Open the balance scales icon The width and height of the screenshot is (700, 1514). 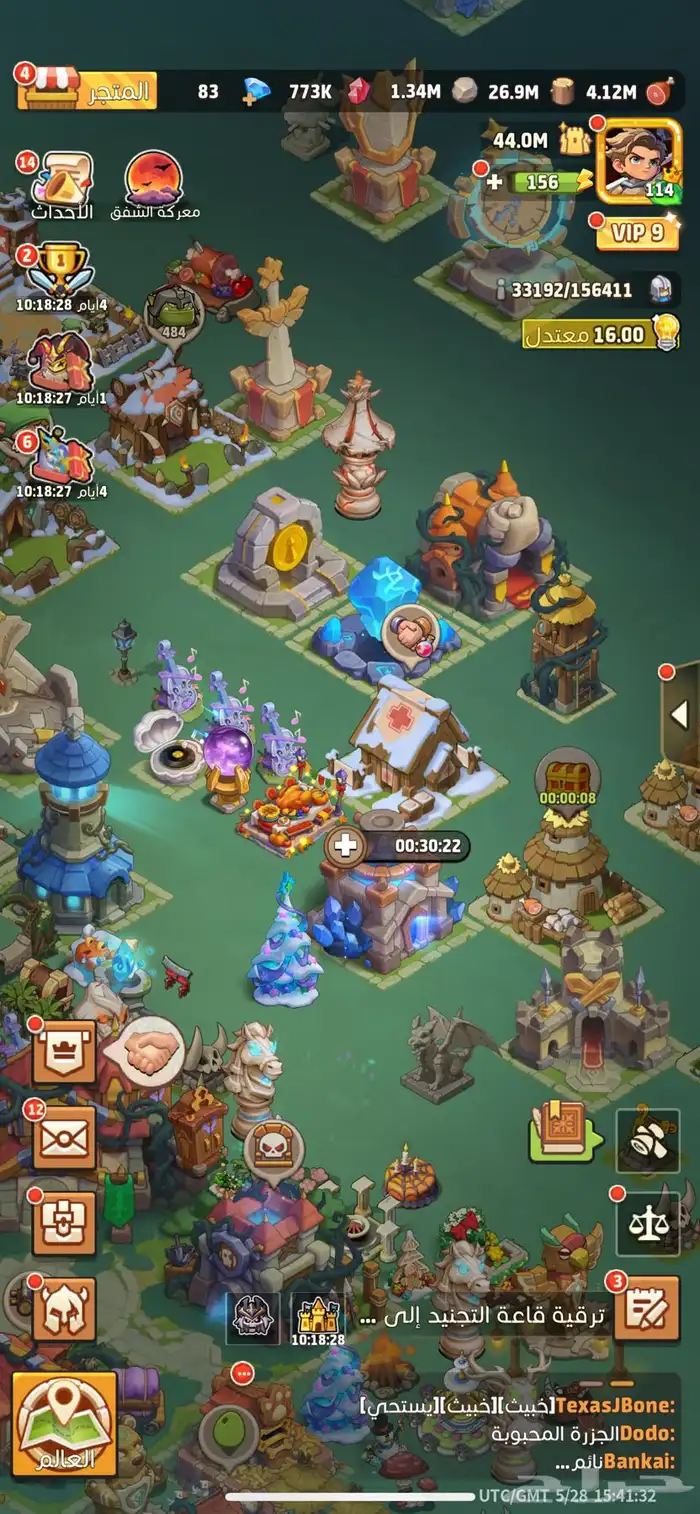648,1223
